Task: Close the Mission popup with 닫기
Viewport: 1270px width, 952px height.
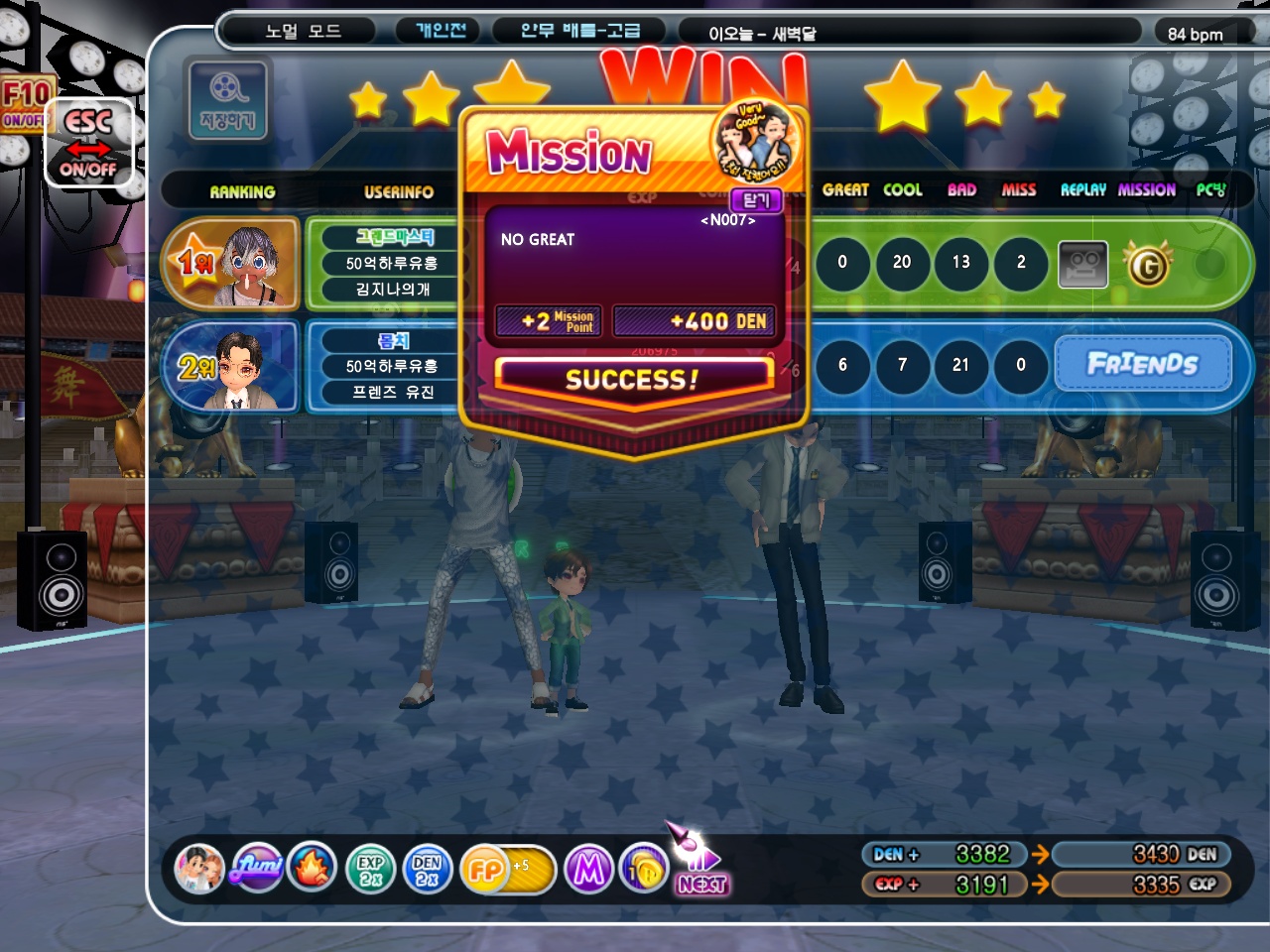Action: click(x=756, y=199)
